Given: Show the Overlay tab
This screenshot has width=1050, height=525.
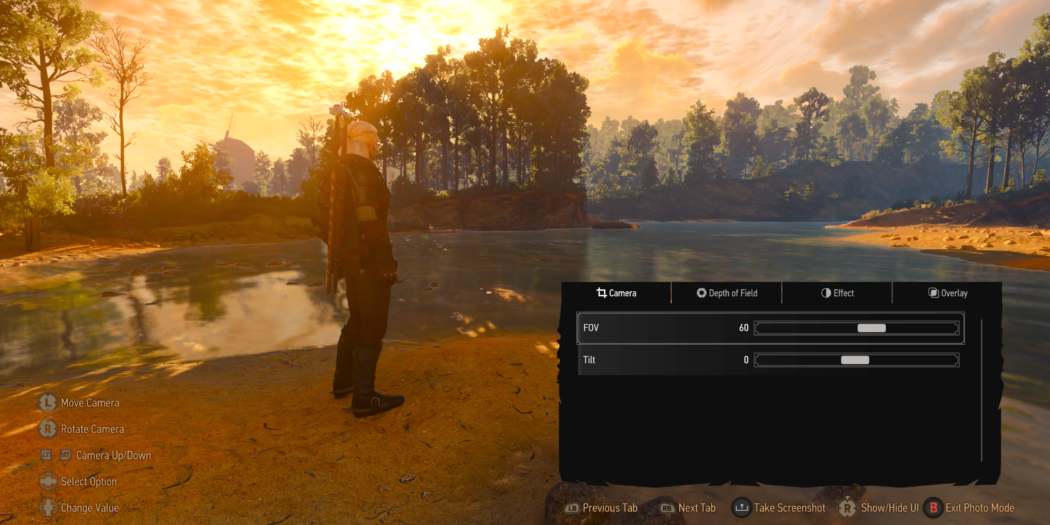Looking at the screenshot, I should point(947,293).
